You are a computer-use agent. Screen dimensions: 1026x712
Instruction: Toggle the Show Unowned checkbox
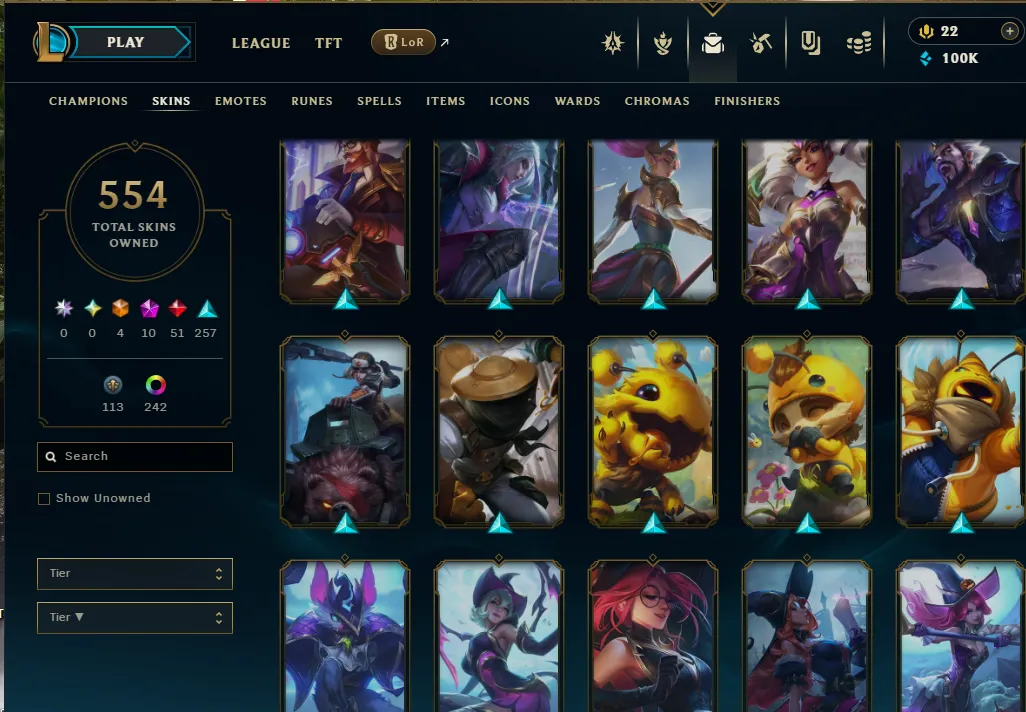(x=44, y=499)
